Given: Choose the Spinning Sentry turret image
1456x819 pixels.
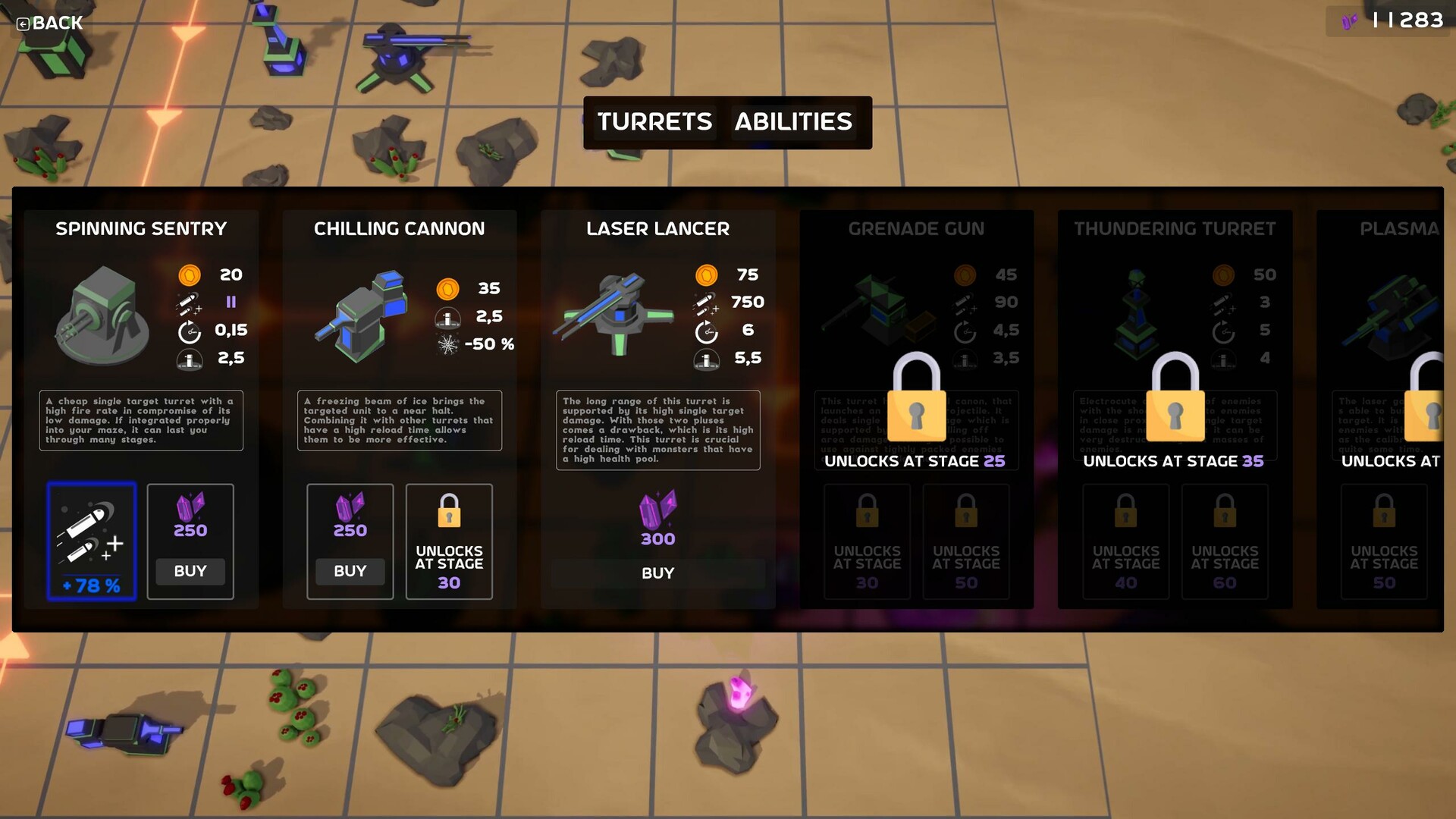Looking at the screenshot, I should 102,315.
